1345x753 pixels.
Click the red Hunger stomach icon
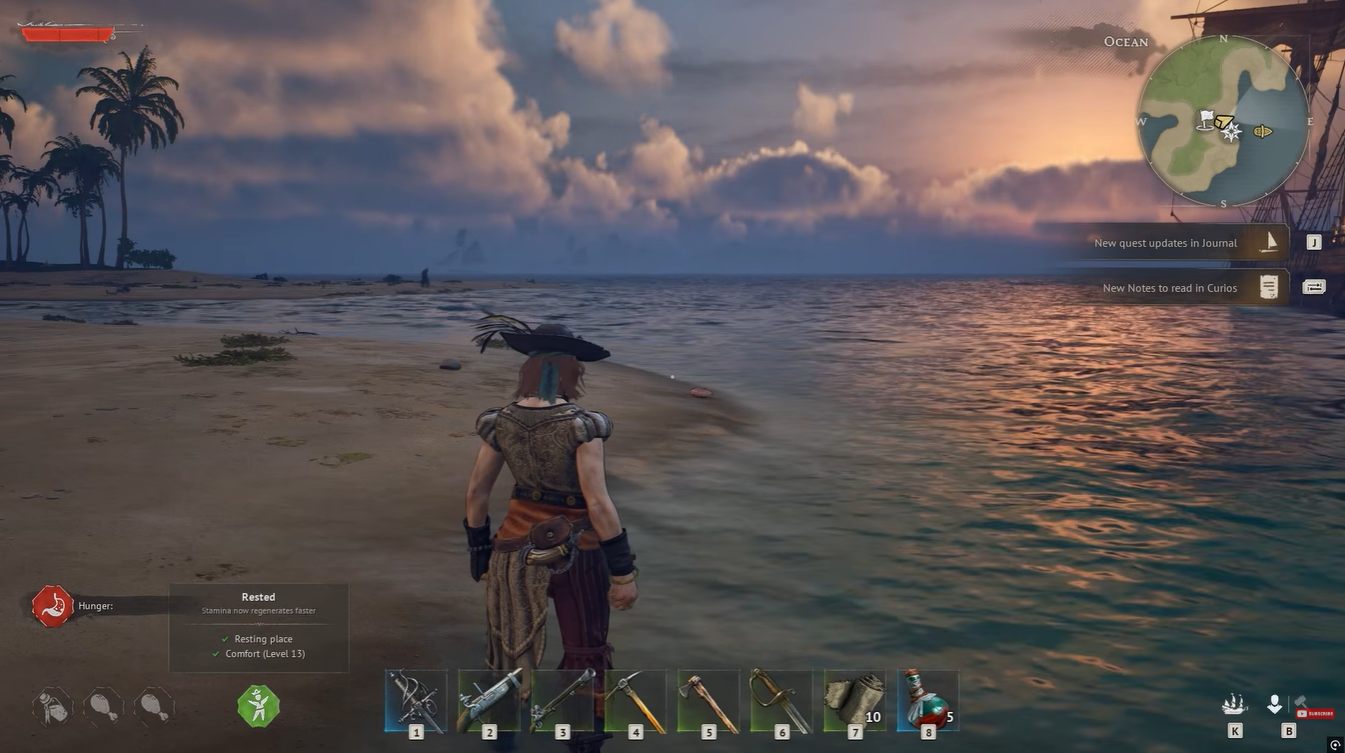[x=52, y=606]
